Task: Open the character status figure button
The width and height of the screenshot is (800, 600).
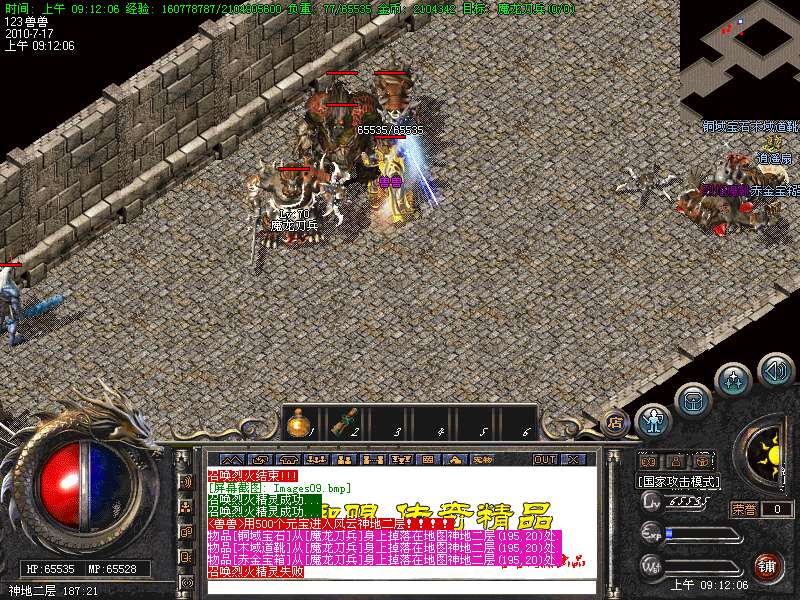Action: (x=653, y=422)
